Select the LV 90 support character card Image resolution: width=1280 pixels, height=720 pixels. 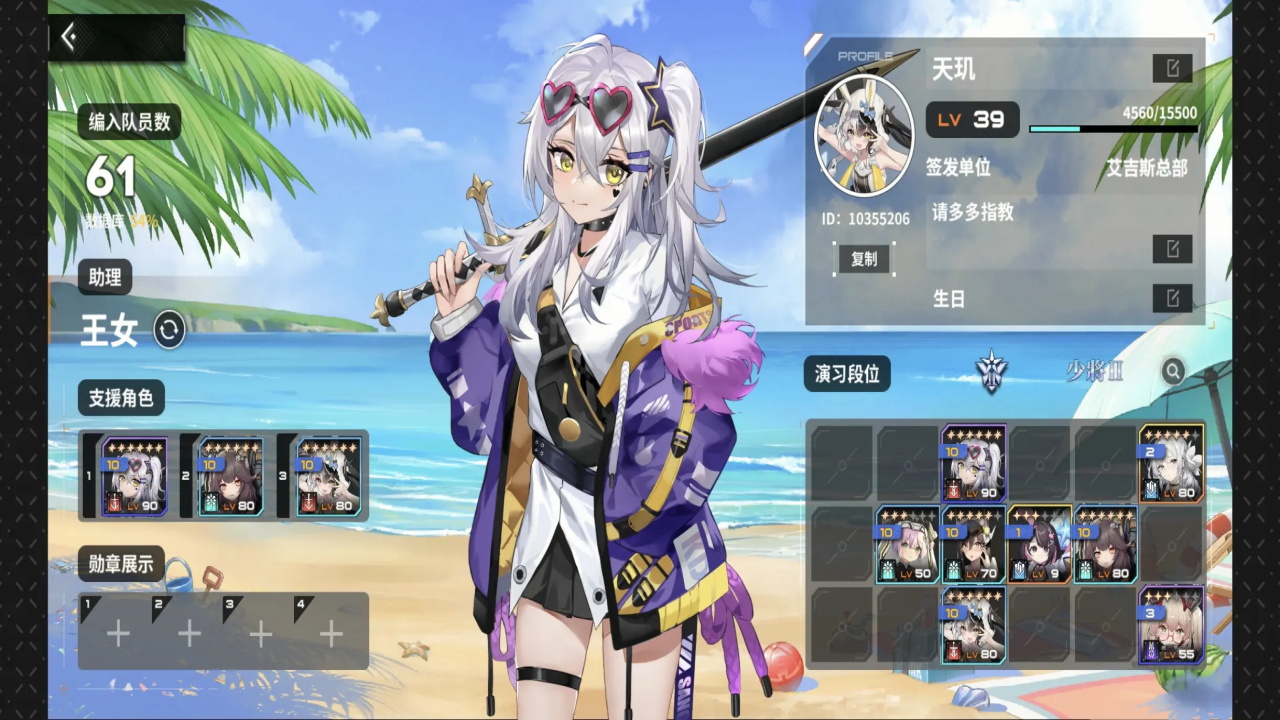click(134, 476)
